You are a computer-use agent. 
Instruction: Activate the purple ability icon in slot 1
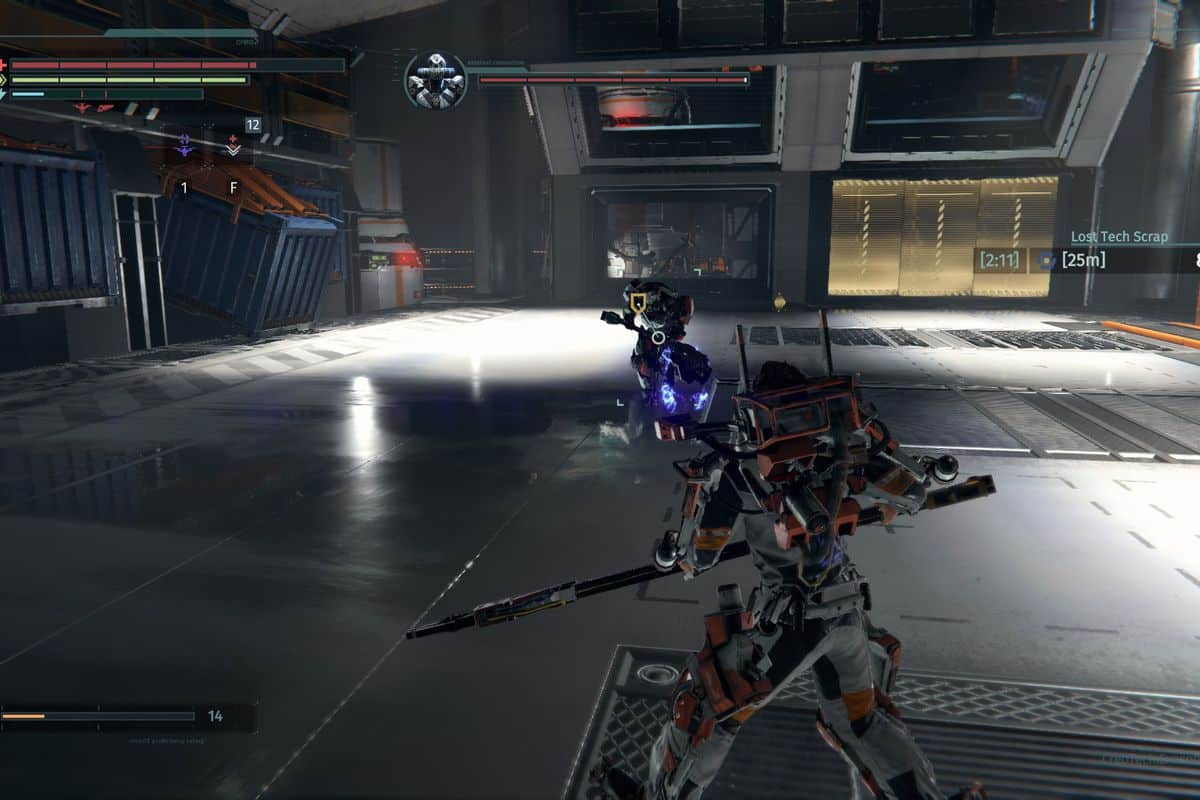pyautogui.click(x=184, y=147)
